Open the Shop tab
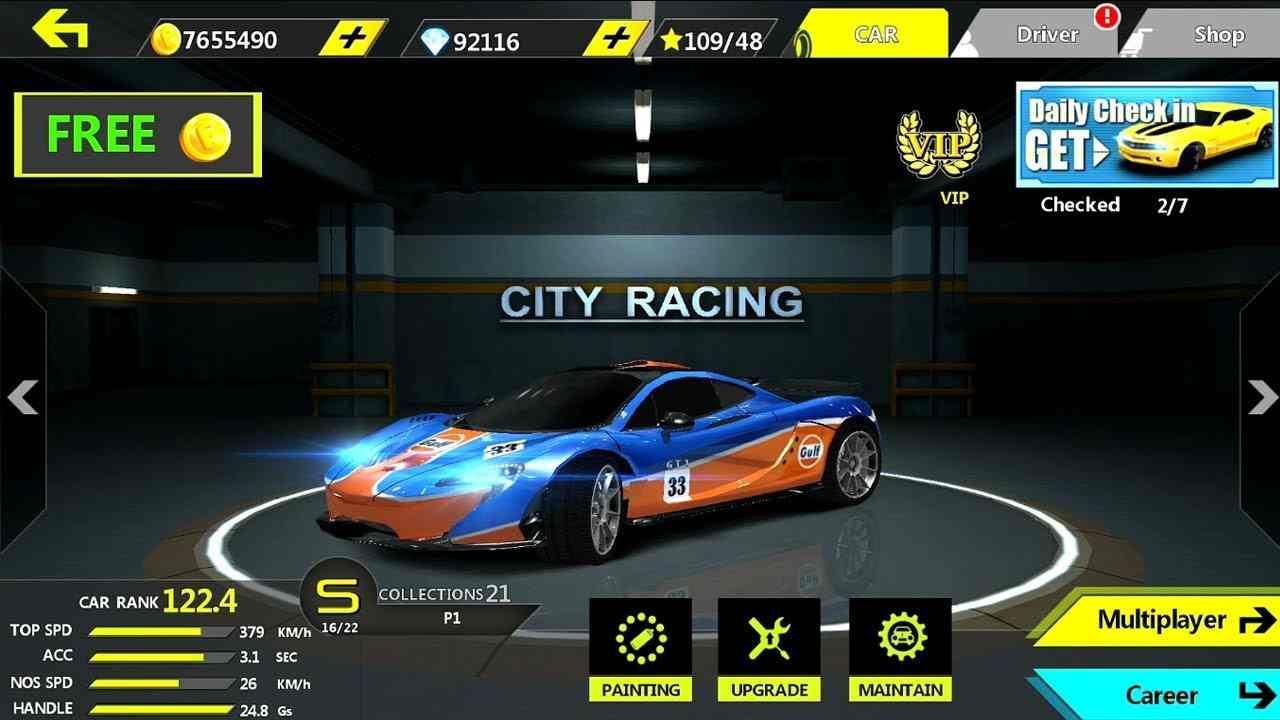Screen dimensions: 1280x720 (1218, 33)
